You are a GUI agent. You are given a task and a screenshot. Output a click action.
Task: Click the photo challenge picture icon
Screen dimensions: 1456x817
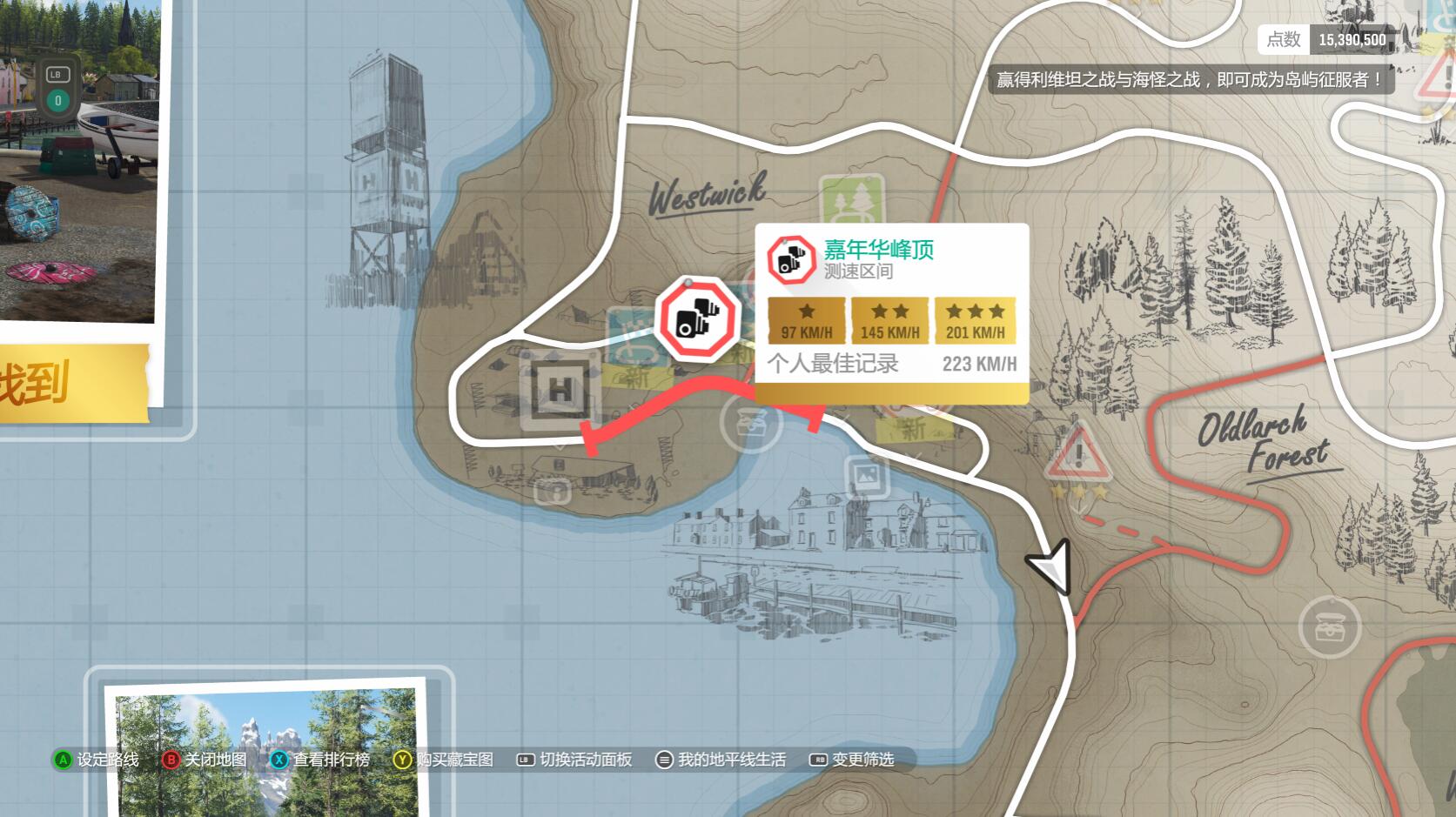tap(868, 476)
